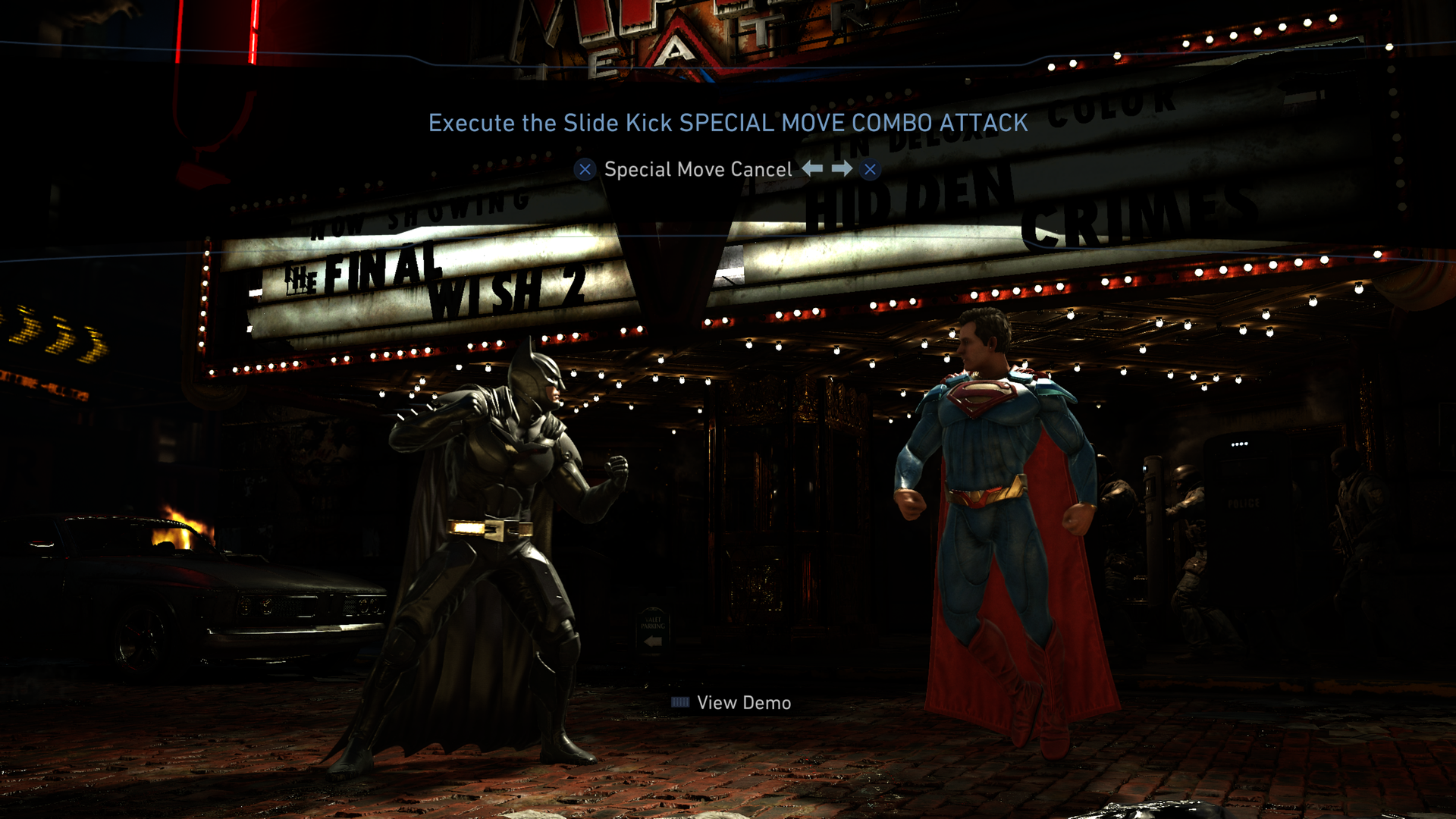
Task: Click the touchpad icon next to View Demo
Action: pos(680,702)
